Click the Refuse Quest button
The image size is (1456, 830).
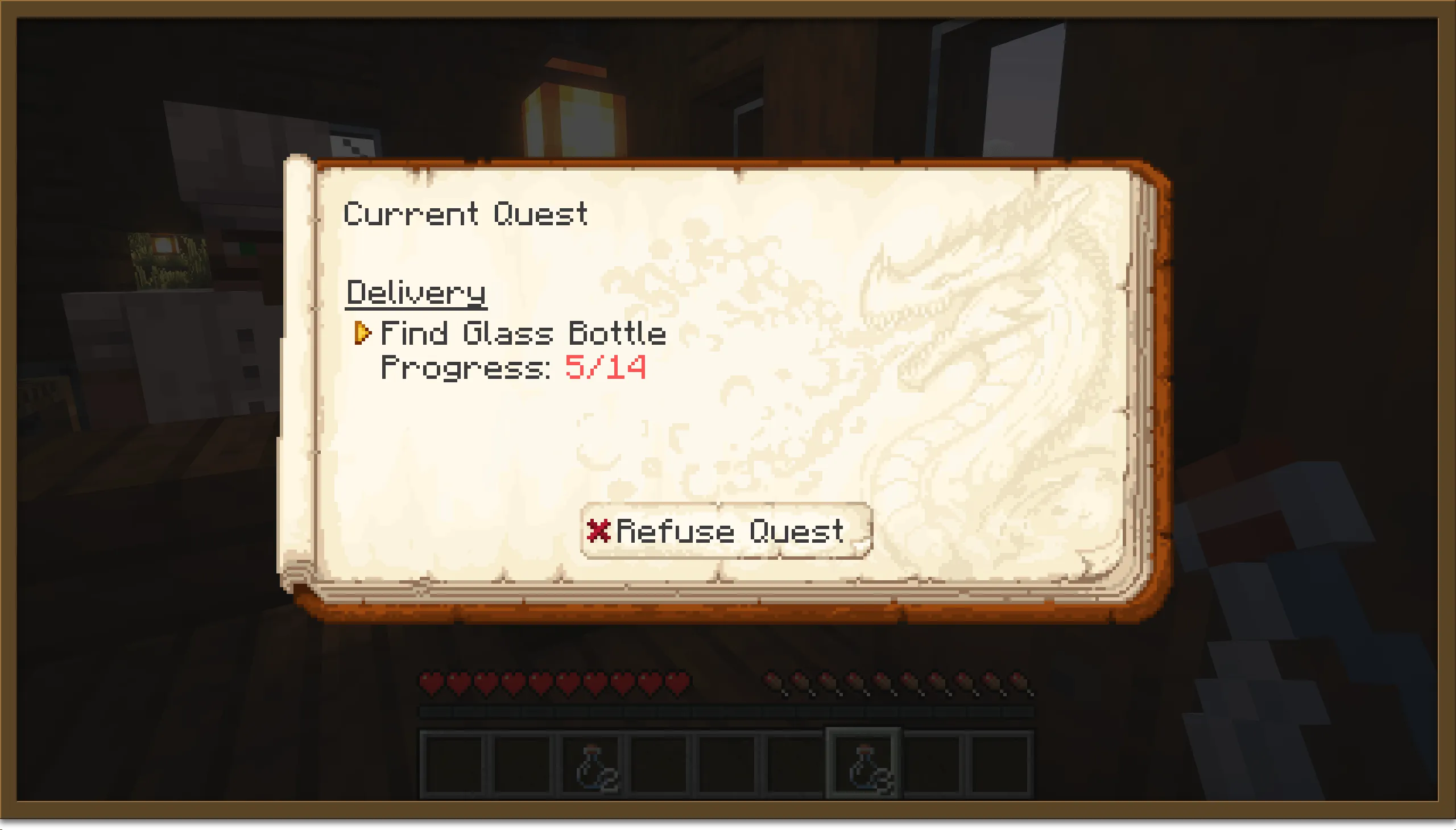(726, 531)
